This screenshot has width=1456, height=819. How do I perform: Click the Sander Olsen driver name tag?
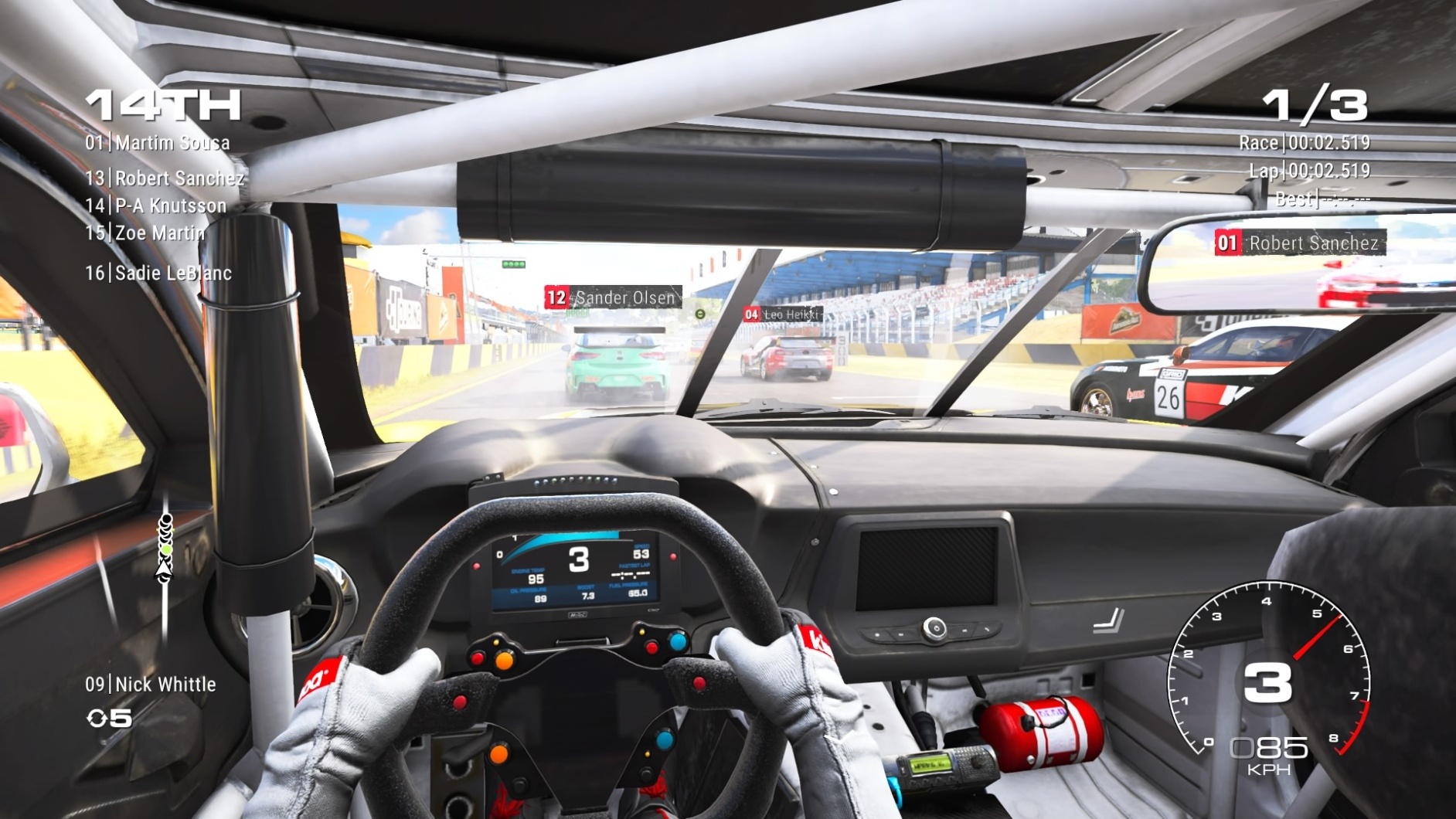point(613,297)
